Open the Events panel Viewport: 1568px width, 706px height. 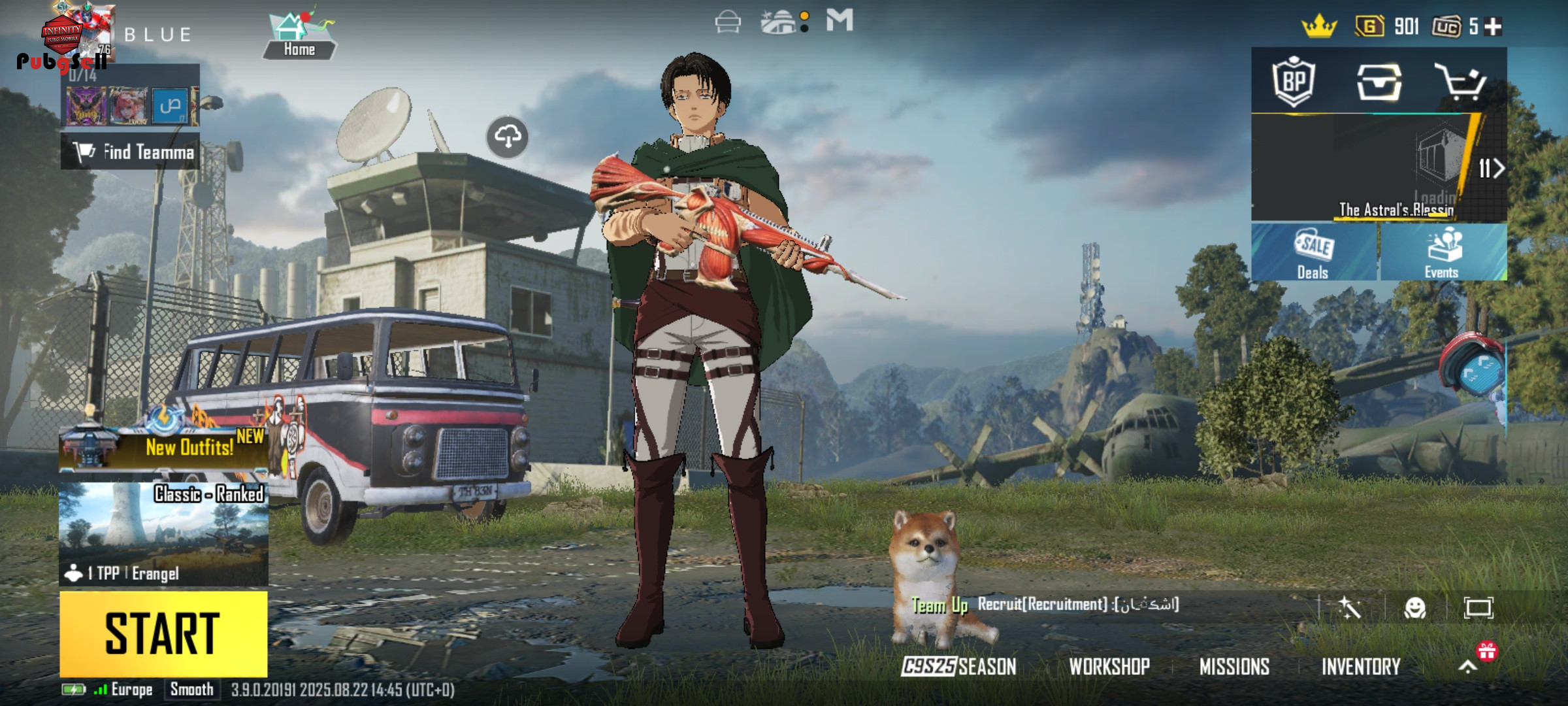point(1443,253)
